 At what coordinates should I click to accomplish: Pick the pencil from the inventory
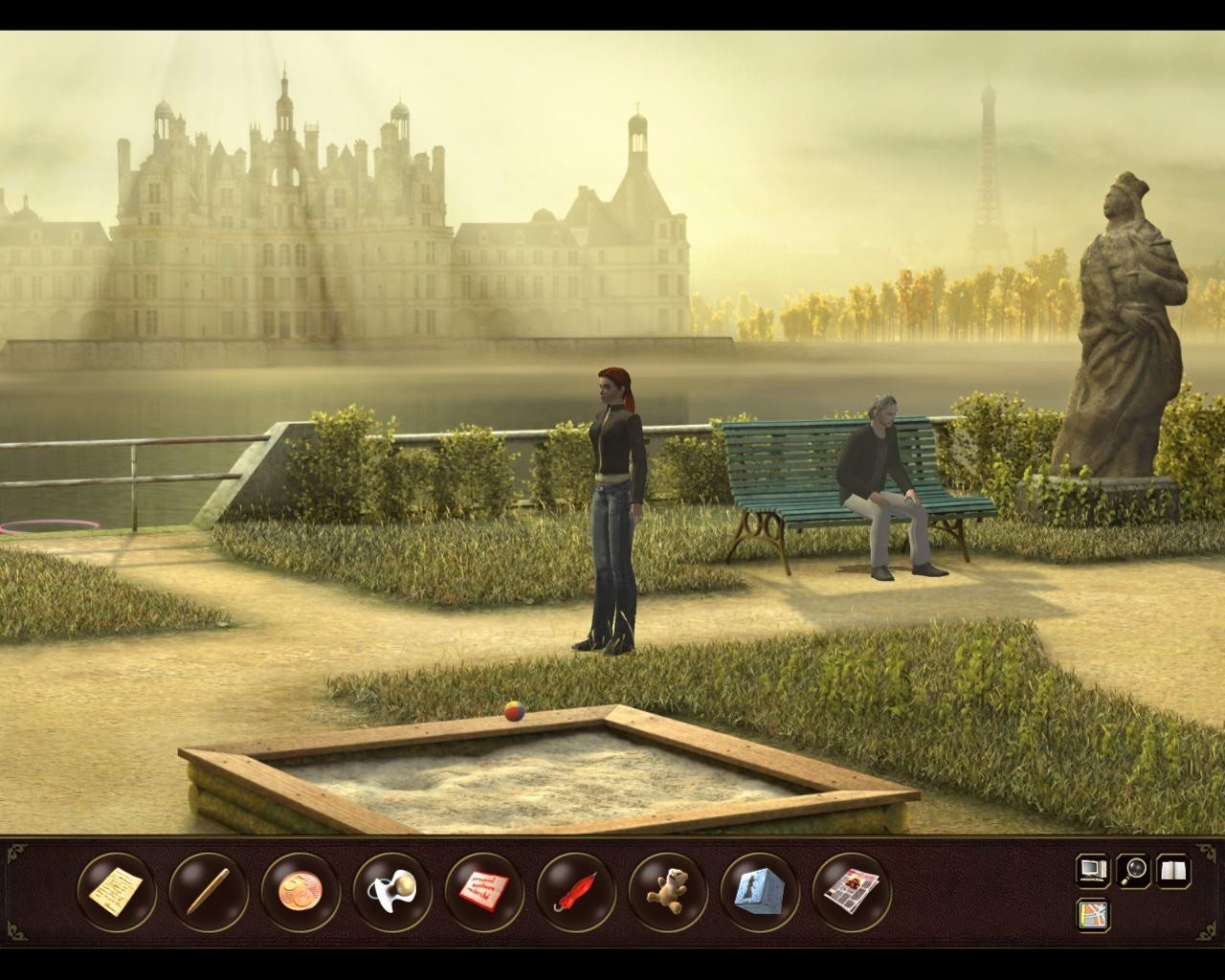[x=208, y=890]
